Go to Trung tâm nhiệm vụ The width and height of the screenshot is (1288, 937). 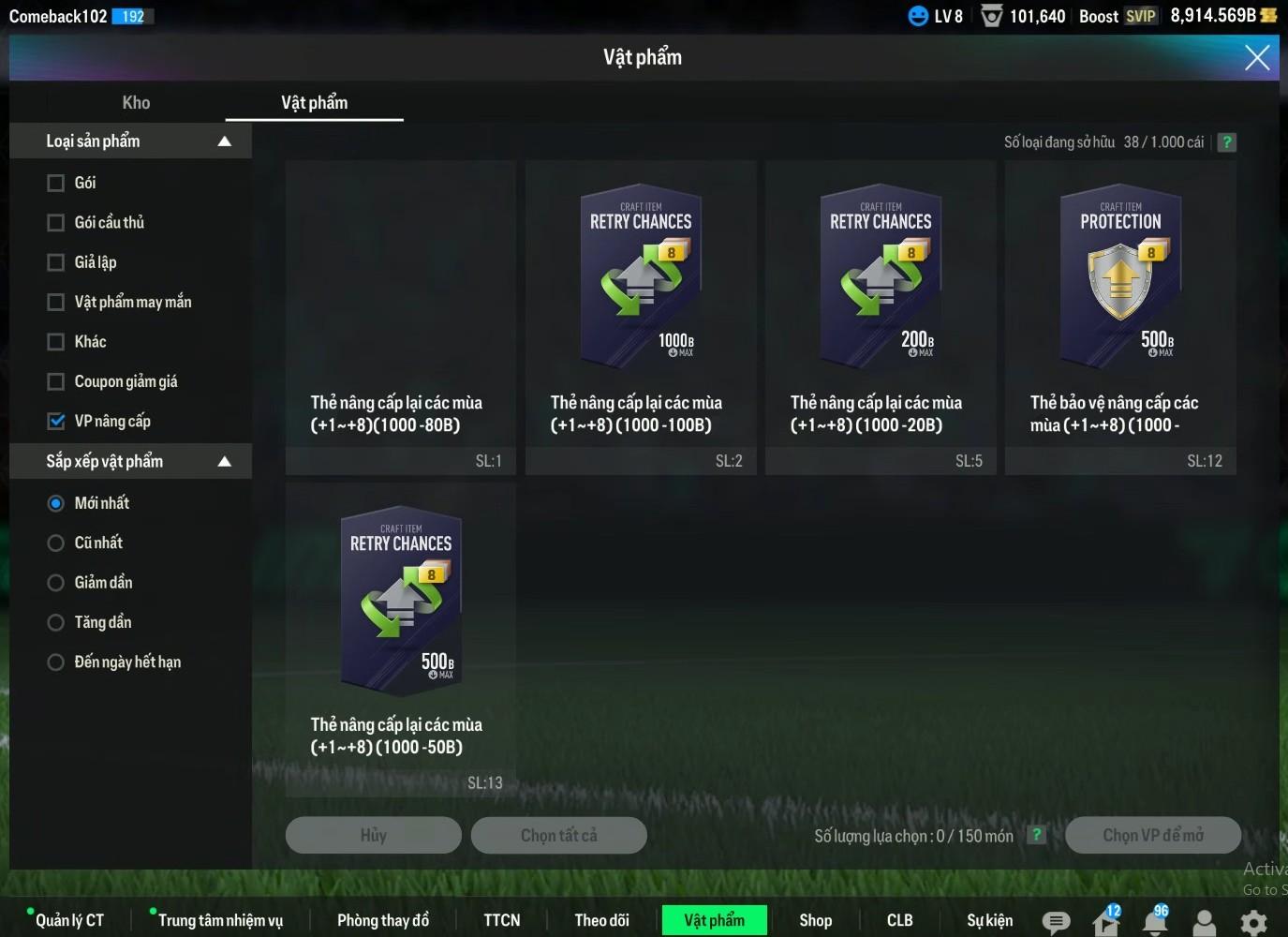click(220, 920)
